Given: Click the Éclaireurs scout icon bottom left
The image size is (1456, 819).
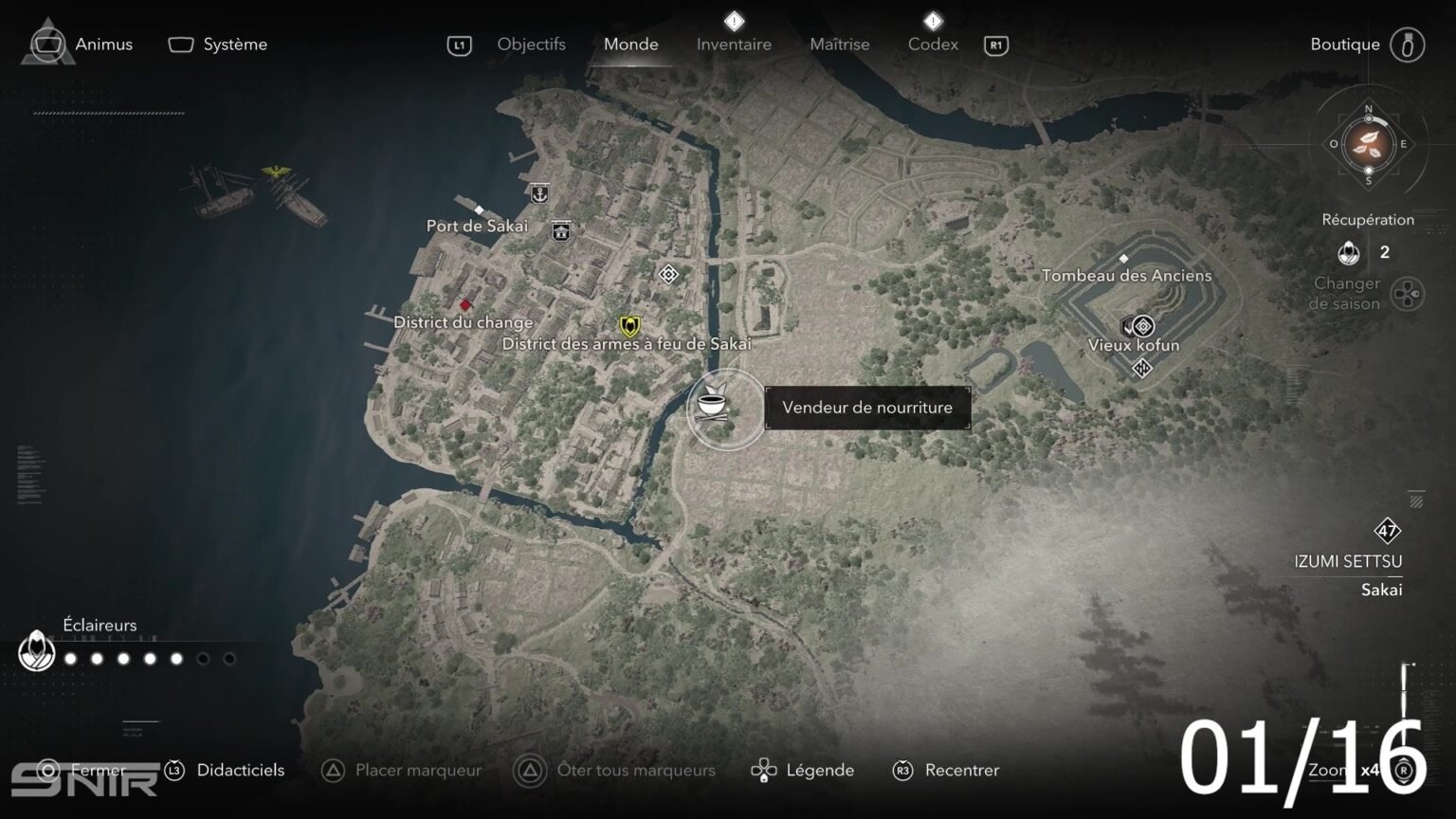Looking at the screenshot, I should [36, 652].
